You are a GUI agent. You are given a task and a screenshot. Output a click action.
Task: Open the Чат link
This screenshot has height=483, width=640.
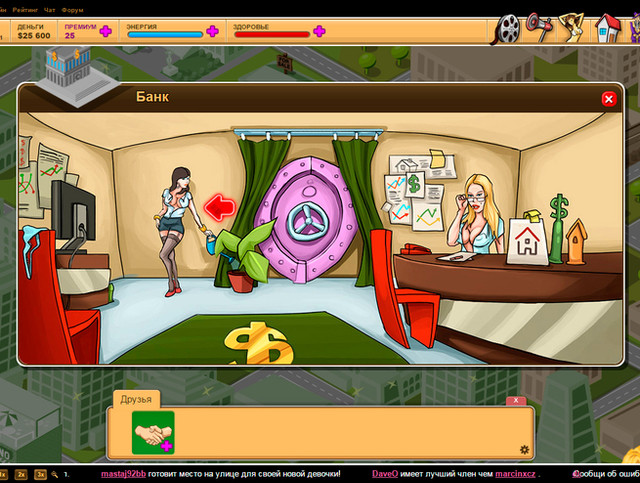tap(50, 9)
